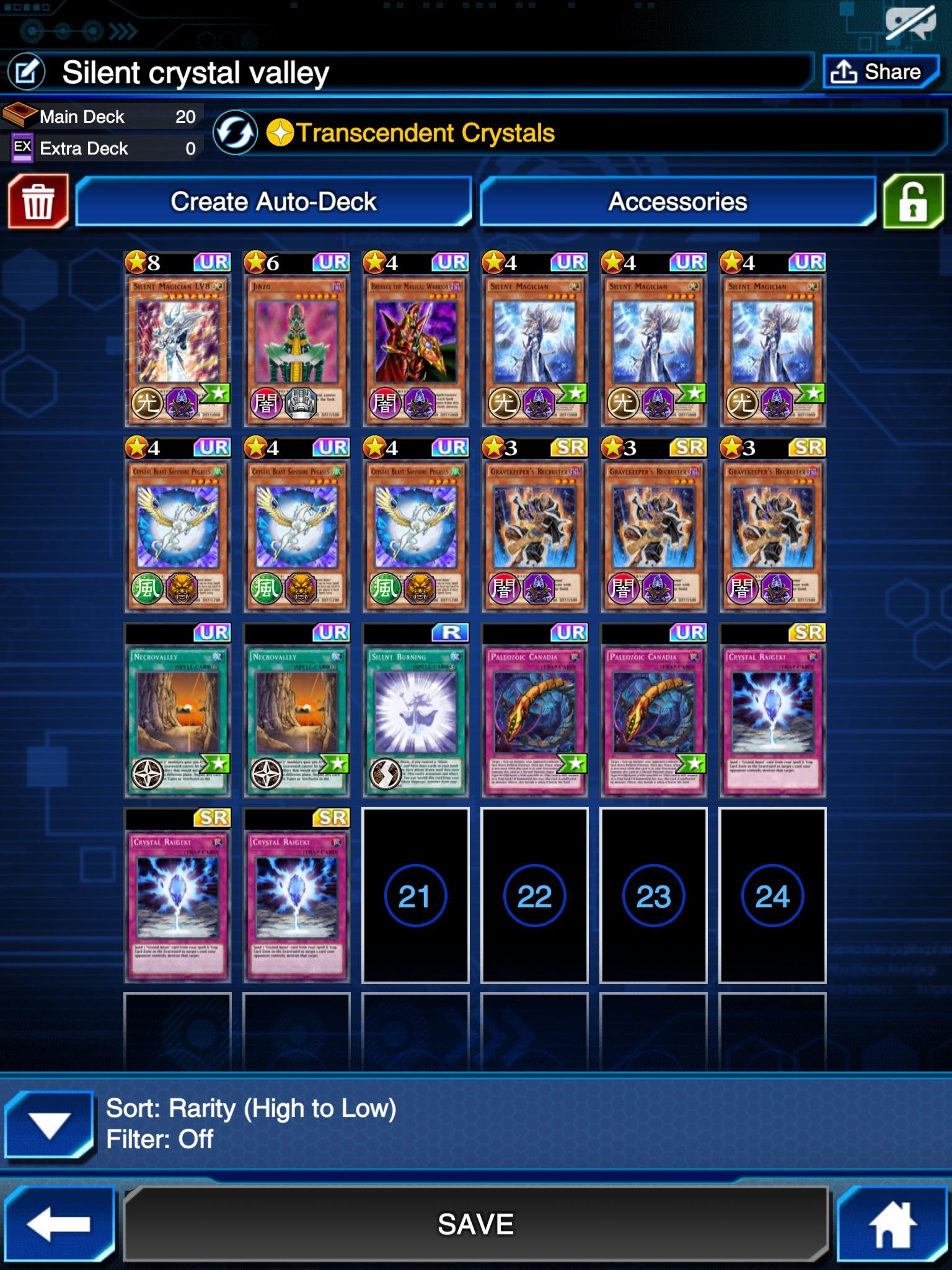Open deck name editing with the pencil icon
Image resolution: width=952 pixels, height=1270 pixels.
27,71
